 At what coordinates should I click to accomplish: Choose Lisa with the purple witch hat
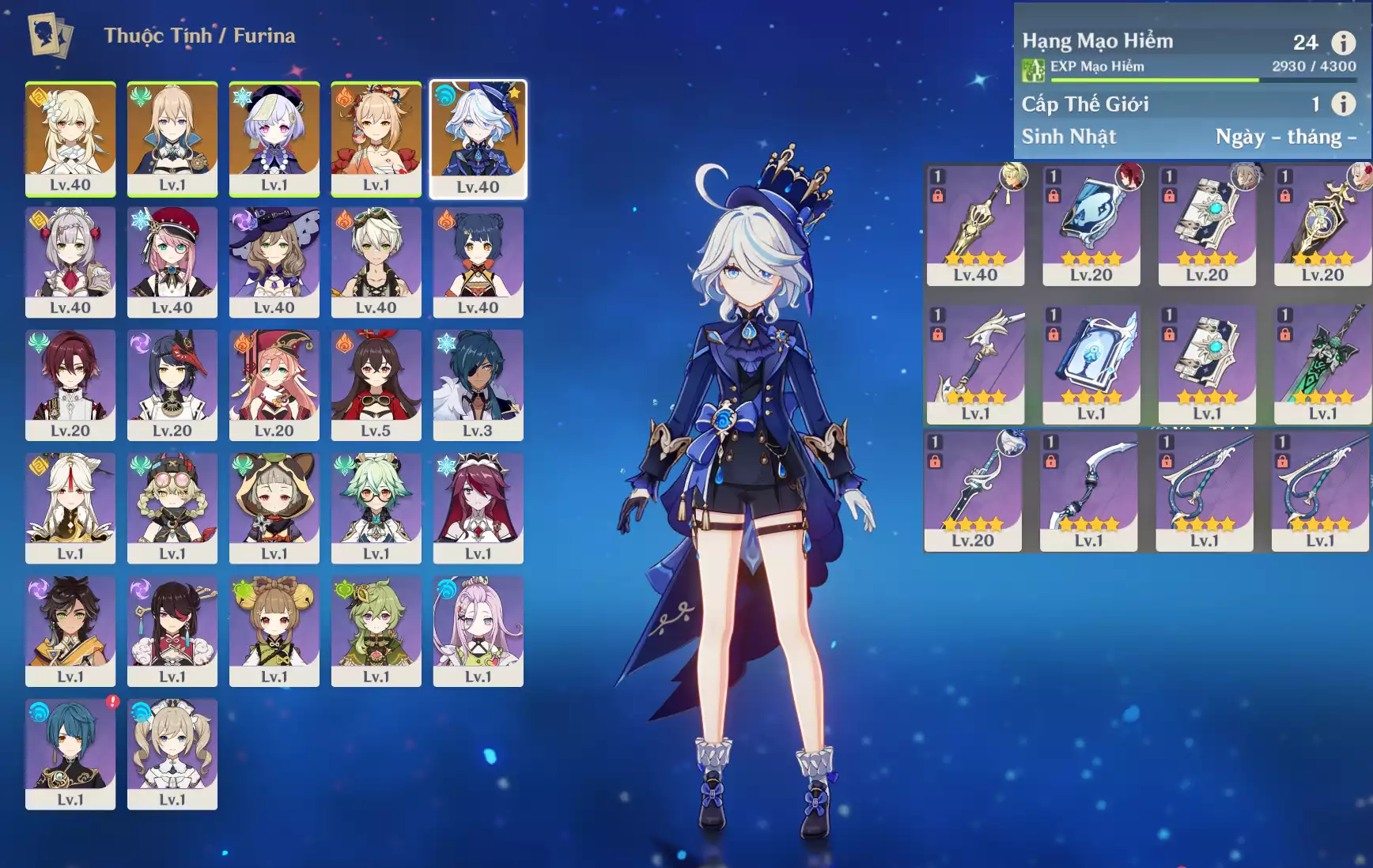coord(274,262)
